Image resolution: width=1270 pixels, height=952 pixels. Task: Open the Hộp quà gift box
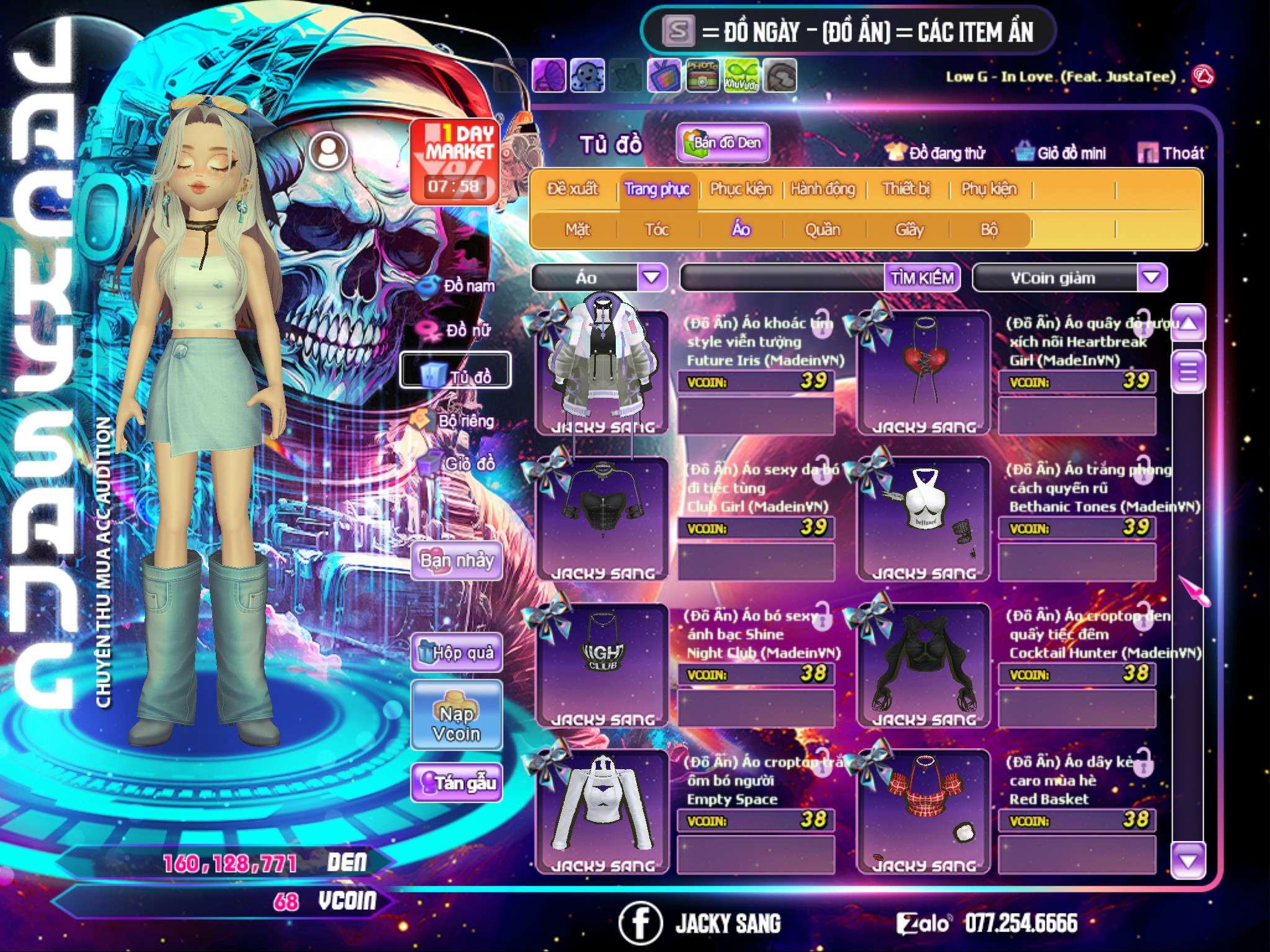456,653
